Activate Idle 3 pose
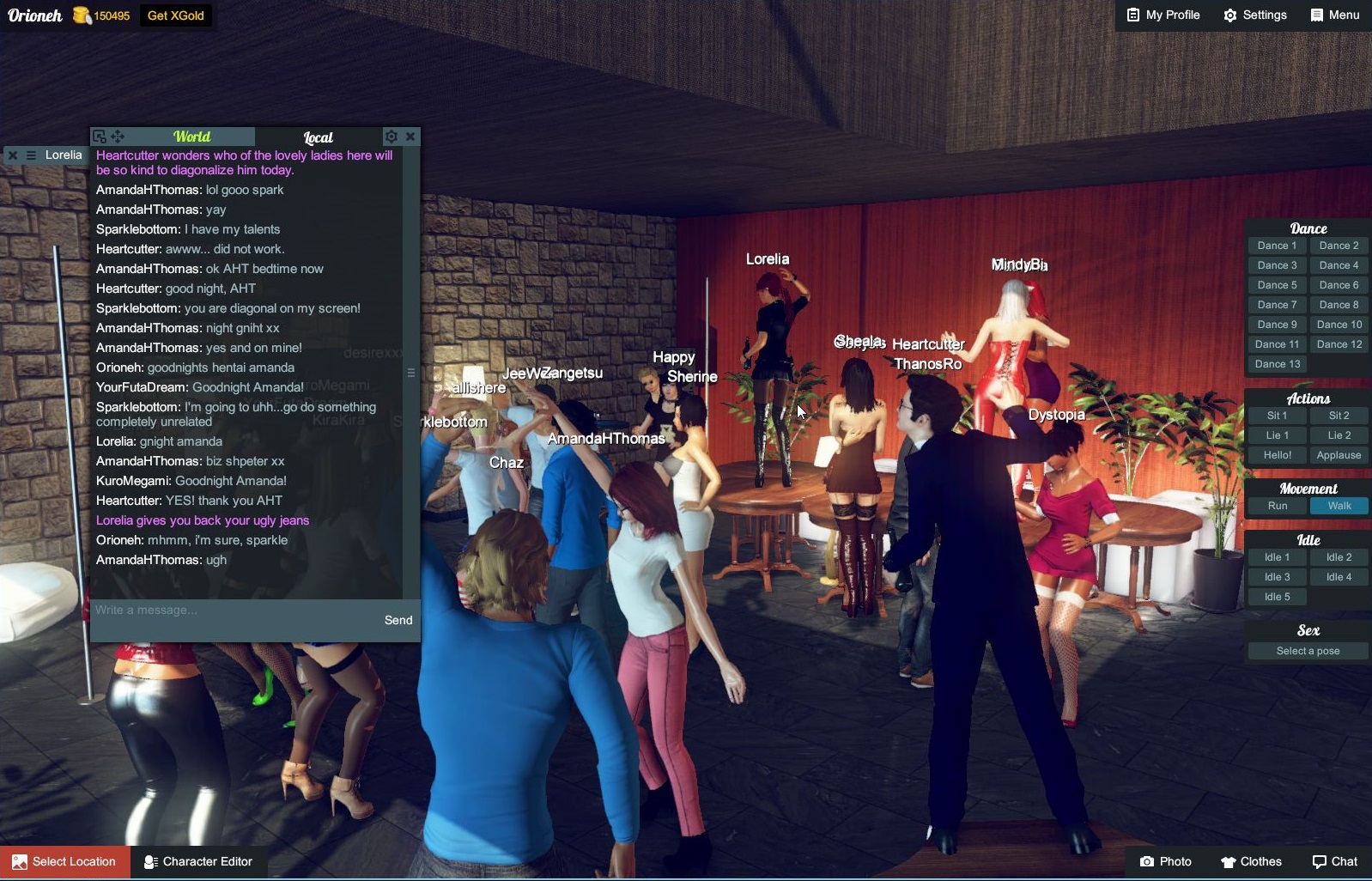 (1277, 577)
